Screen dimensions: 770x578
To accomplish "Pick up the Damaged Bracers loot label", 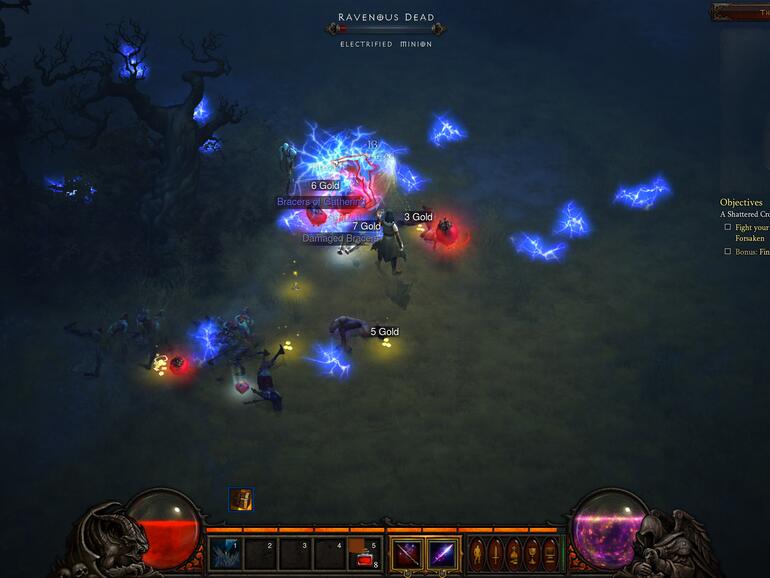I will click(340, 239).
